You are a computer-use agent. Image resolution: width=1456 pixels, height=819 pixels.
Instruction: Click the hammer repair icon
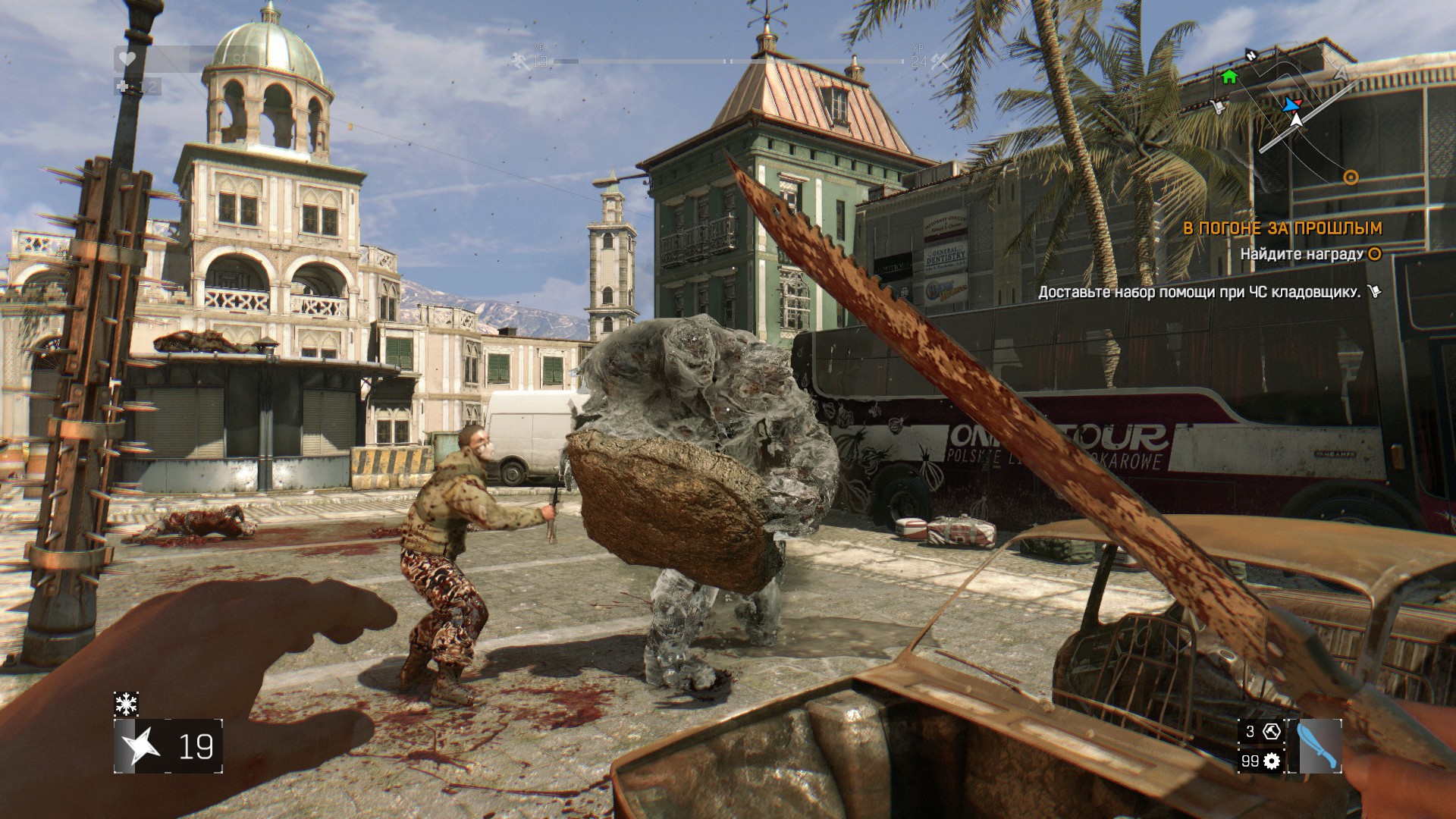tap(1272, 732)
